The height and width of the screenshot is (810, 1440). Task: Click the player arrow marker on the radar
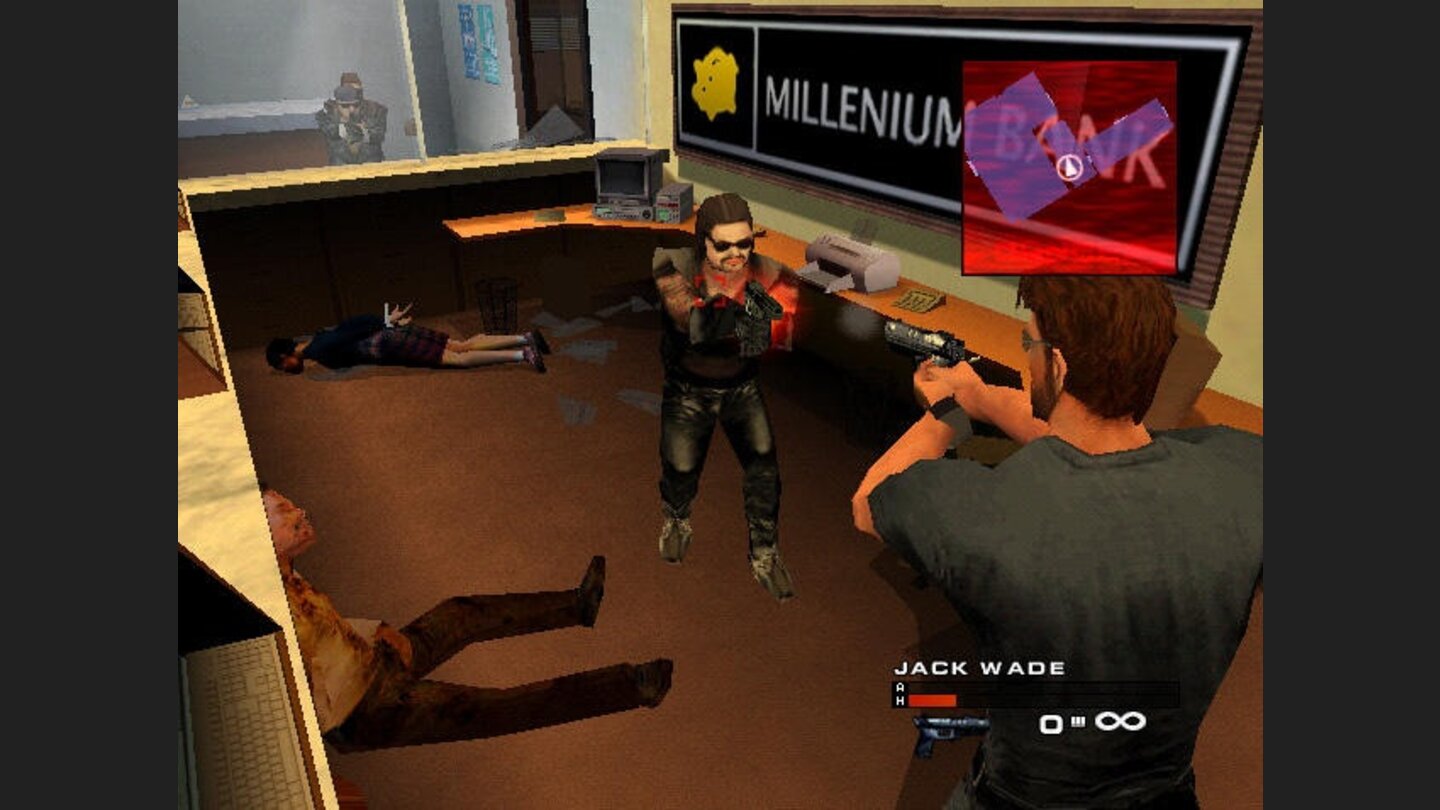click(x=1069, y=169)
